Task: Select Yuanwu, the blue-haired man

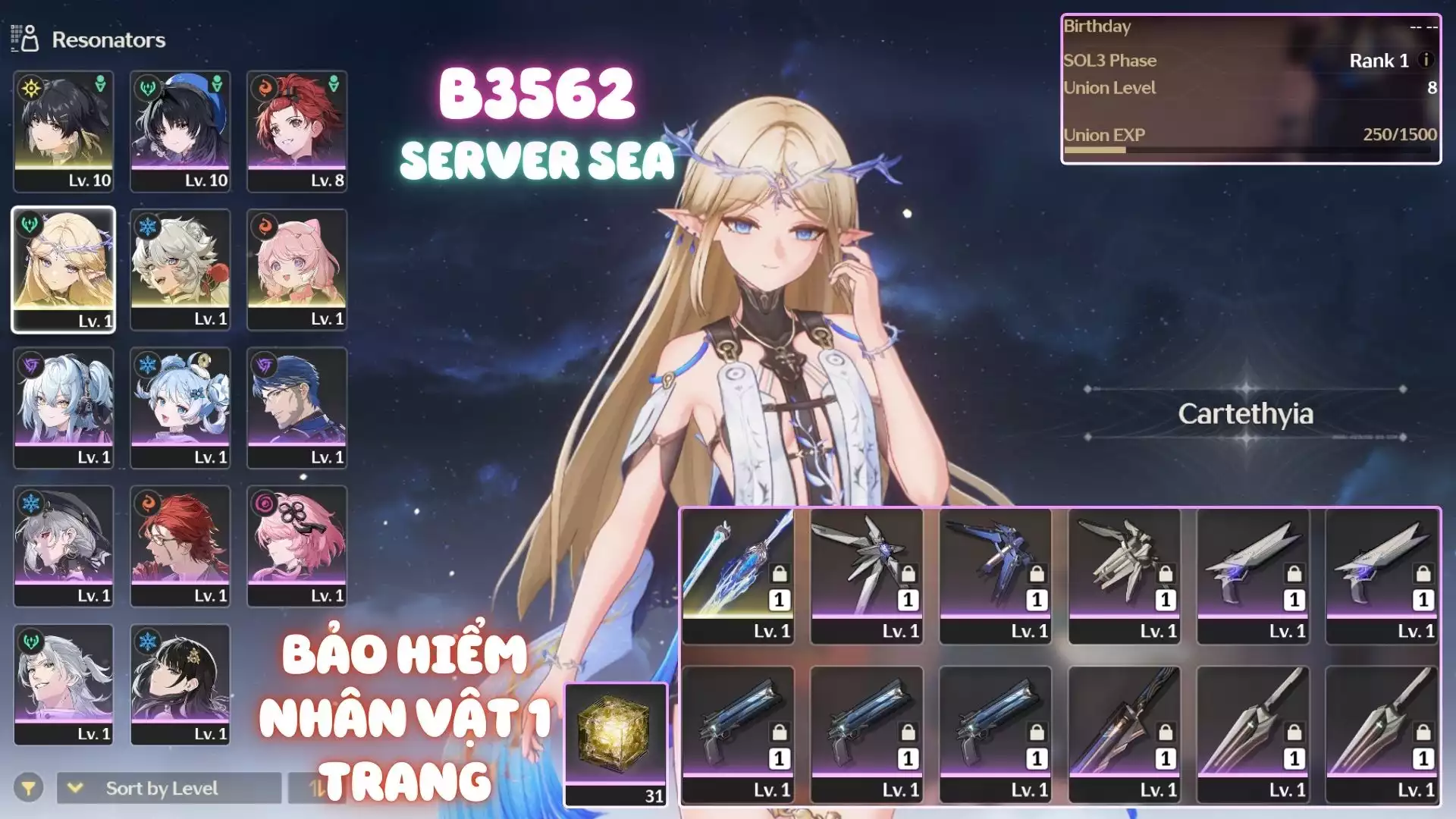Action: (x=297, y=408)
